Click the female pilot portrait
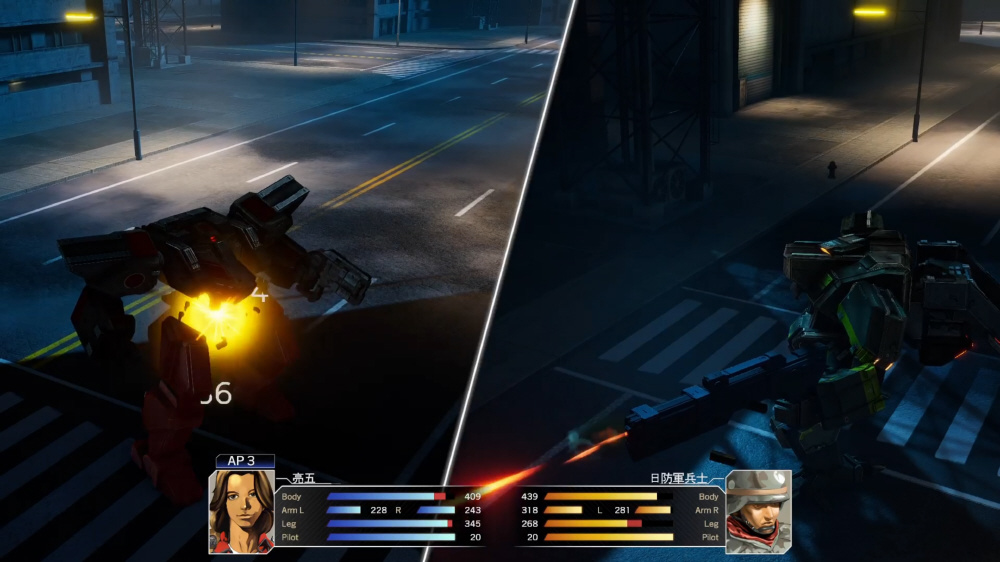The width and height of the screenshot is (1000, 562). click(x=241, y=511)
